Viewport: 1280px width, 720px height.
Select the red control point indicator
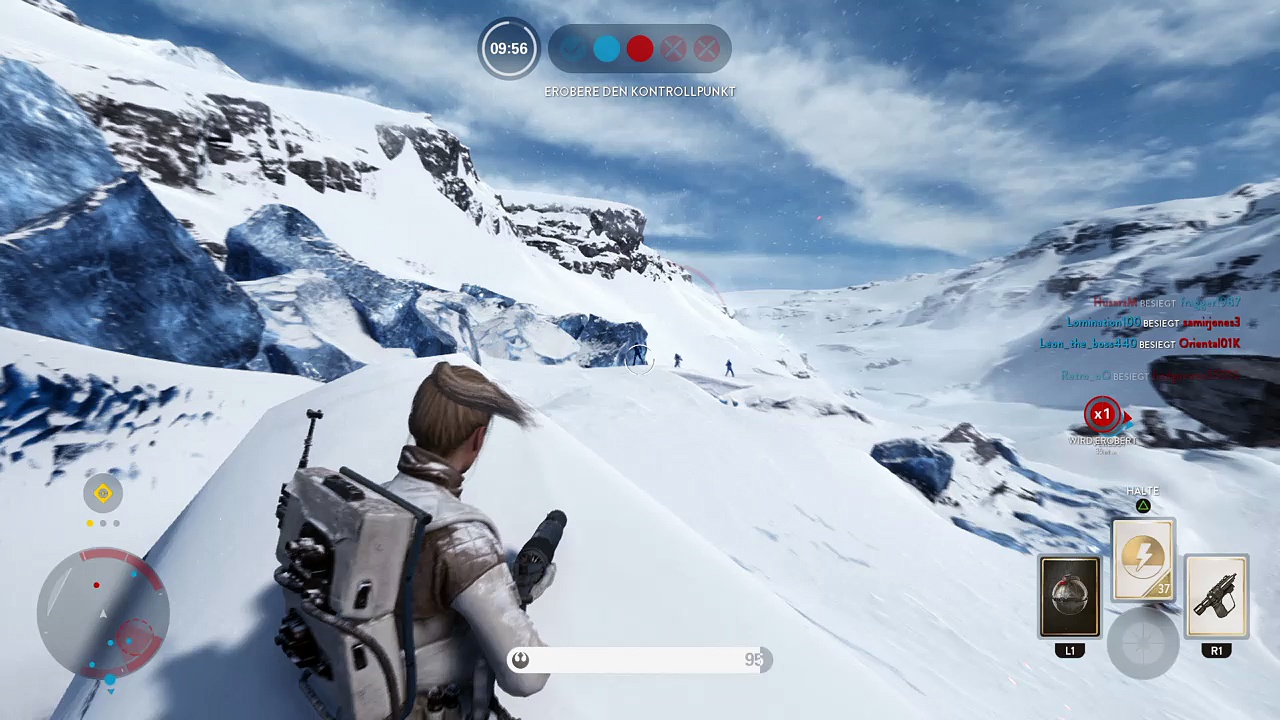pyautogui.click(x=640, y=49)
